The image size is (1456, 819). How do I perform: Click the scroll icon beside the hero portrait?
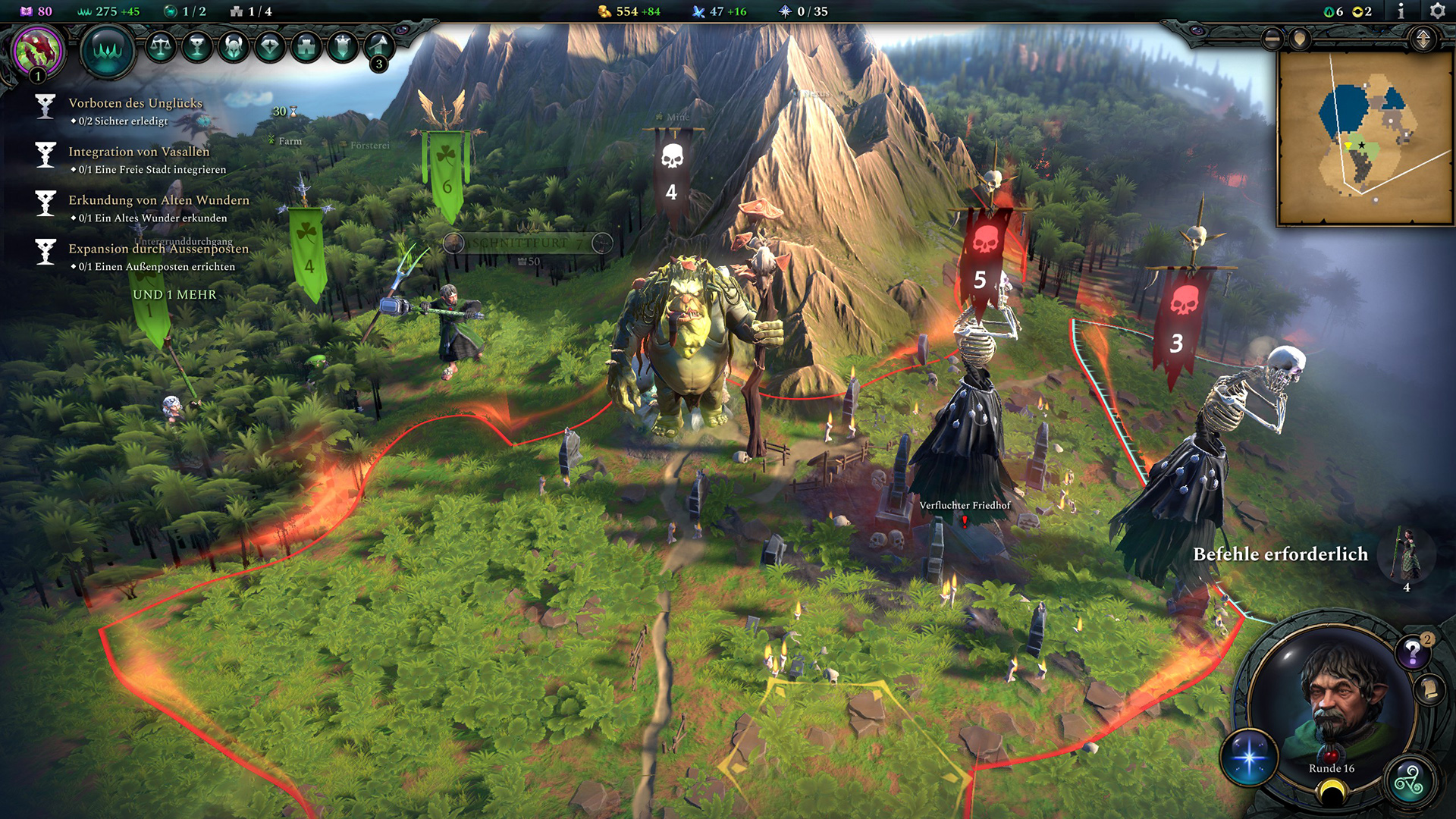(1429, 691)
